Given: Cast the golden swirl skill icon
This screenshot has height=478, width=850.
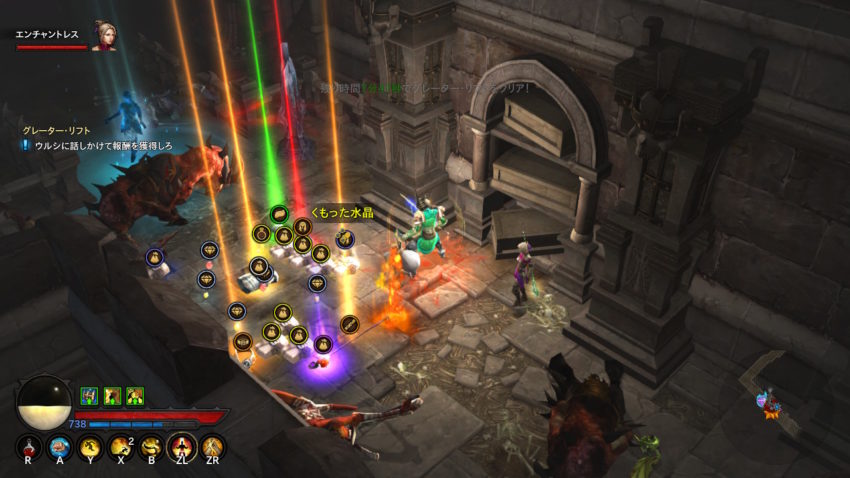Looking at the screenshot, I should (151, 446).
